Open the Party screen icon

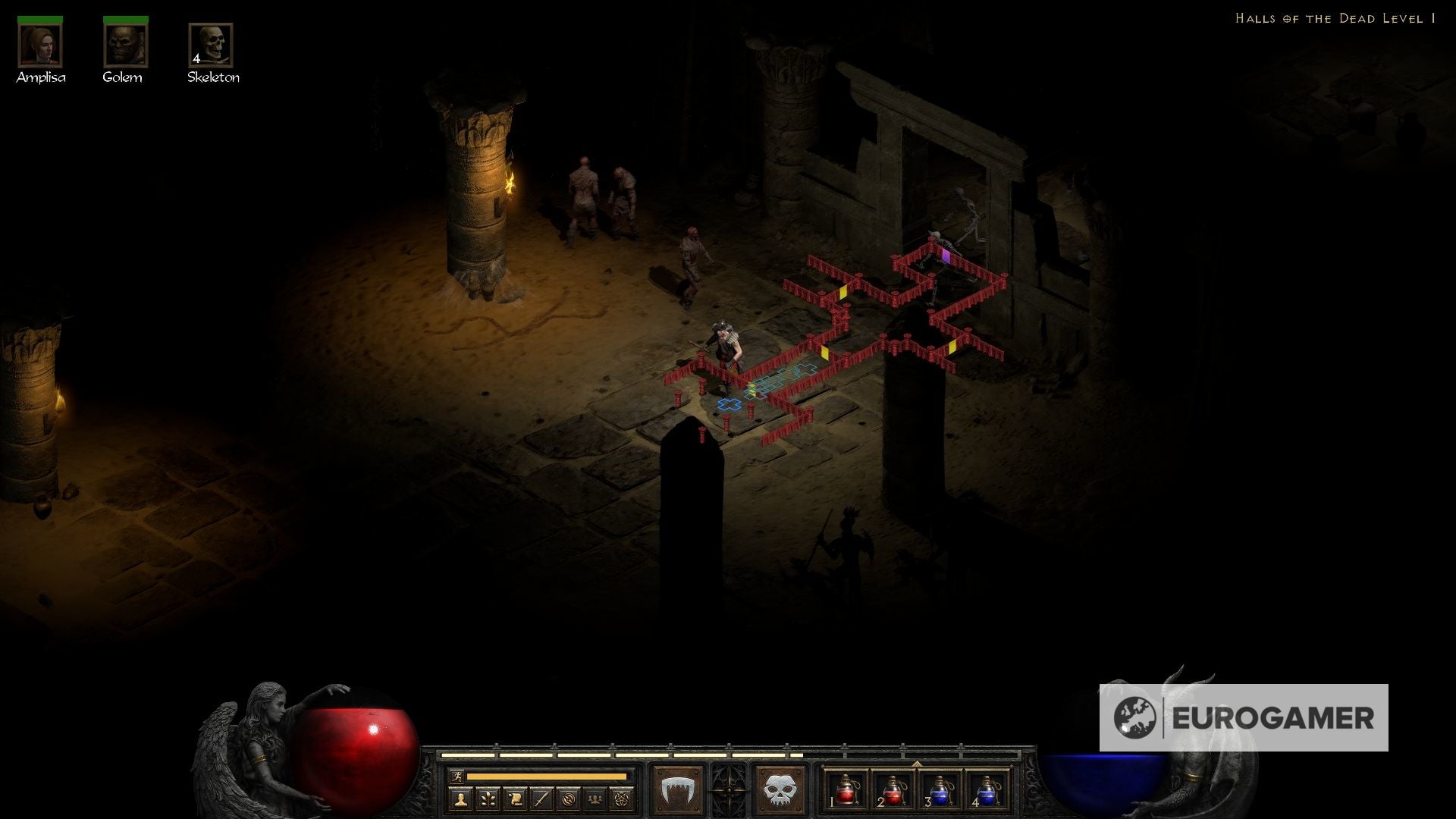(x=596, y=799)
